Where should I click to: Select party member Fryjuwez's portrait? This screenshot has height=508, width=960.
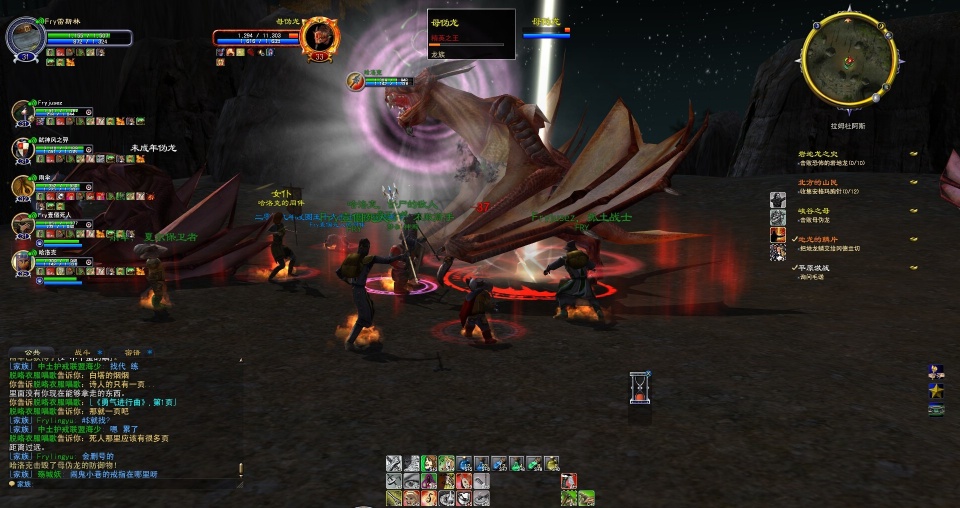tap(23, 112)
